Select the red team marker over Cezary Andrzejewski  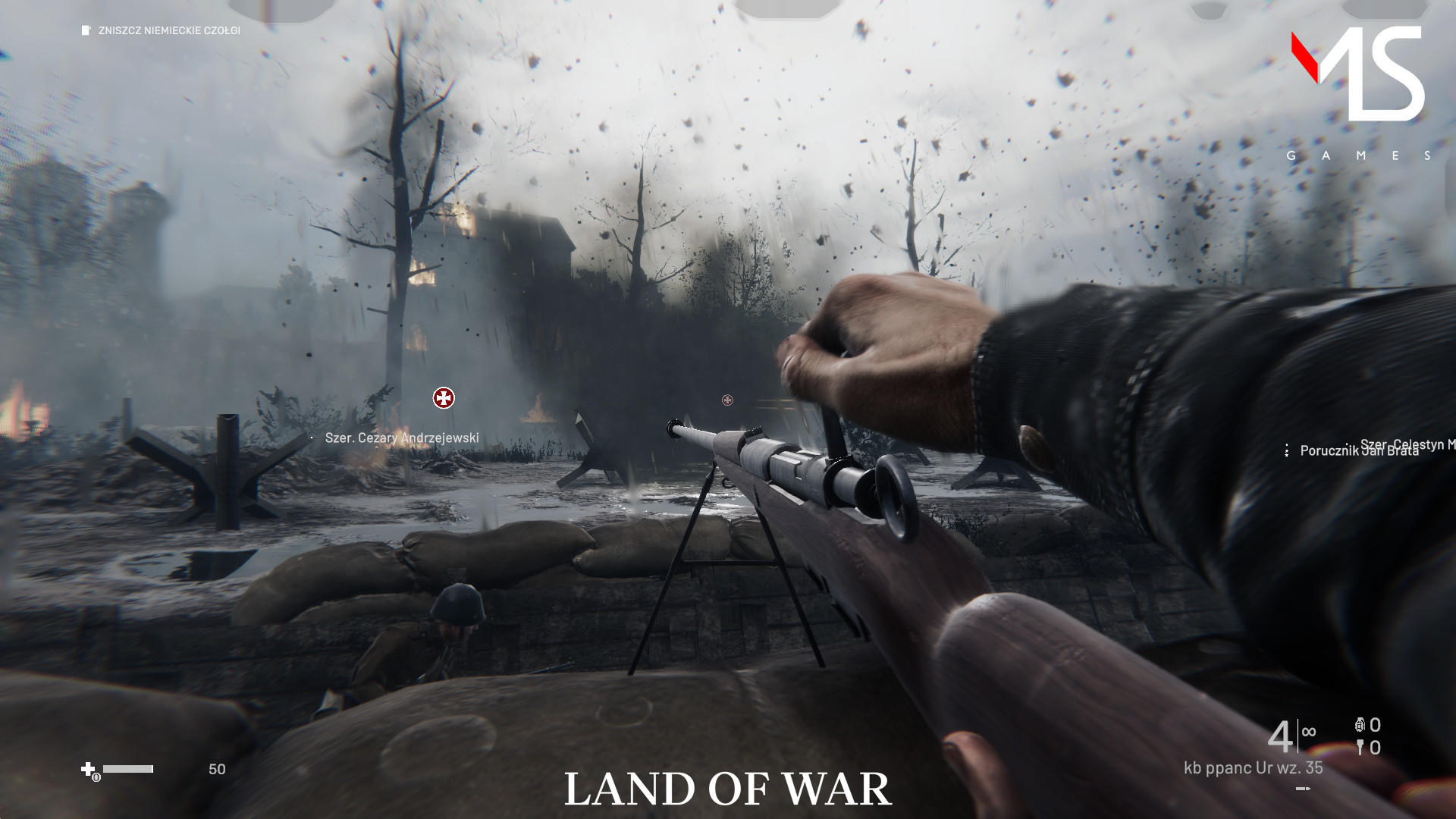(x=443, y=397)
